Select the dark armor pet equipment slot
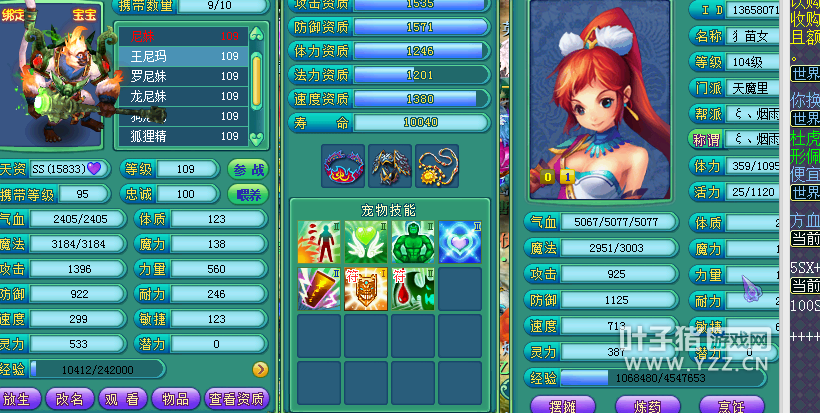This screenshot has width=820, height=413. (x=390, y=166)
